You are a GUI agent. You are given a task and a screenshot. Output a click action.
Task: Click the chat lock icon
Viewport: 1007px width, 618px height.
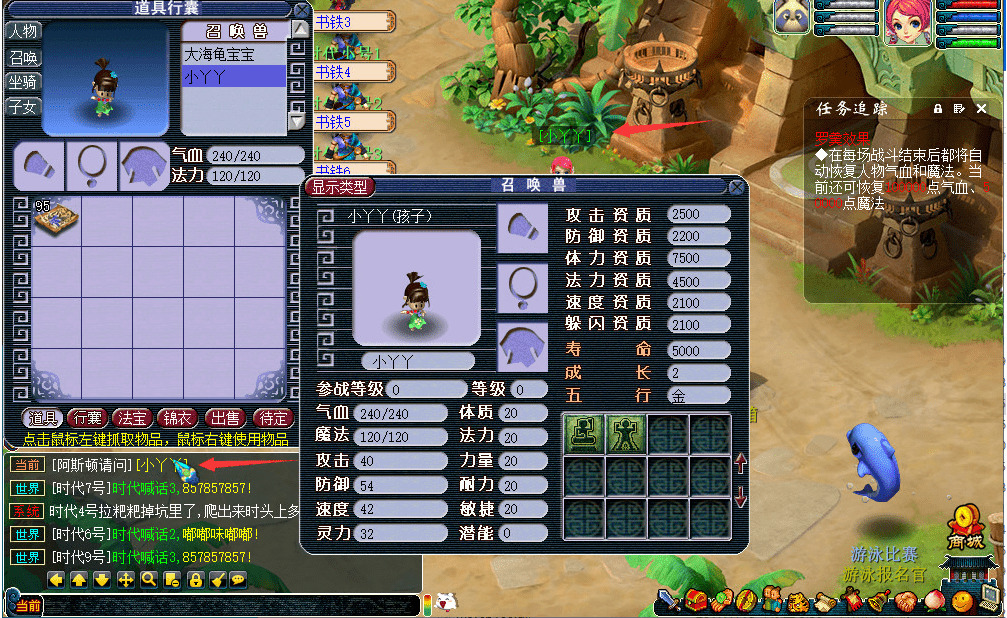tap(195, 580)
